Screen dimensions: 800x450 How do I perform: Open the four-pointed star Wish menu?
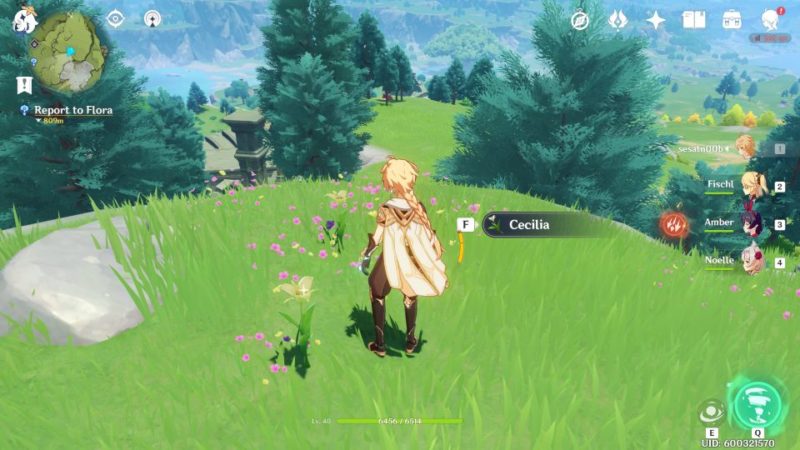pos(656,20)
